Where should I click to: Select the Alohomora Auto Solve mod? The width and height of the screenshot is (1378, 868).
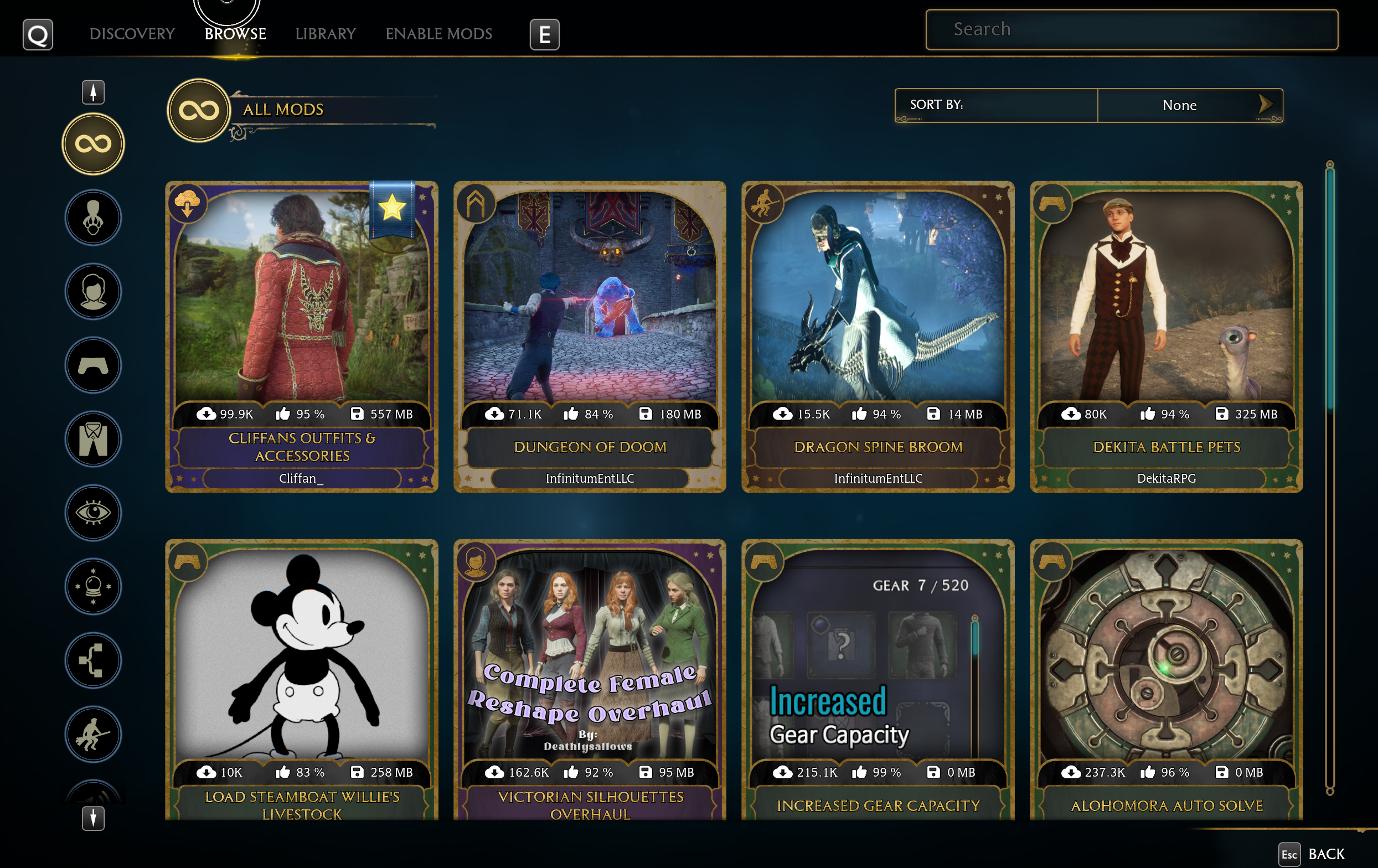1166,681
